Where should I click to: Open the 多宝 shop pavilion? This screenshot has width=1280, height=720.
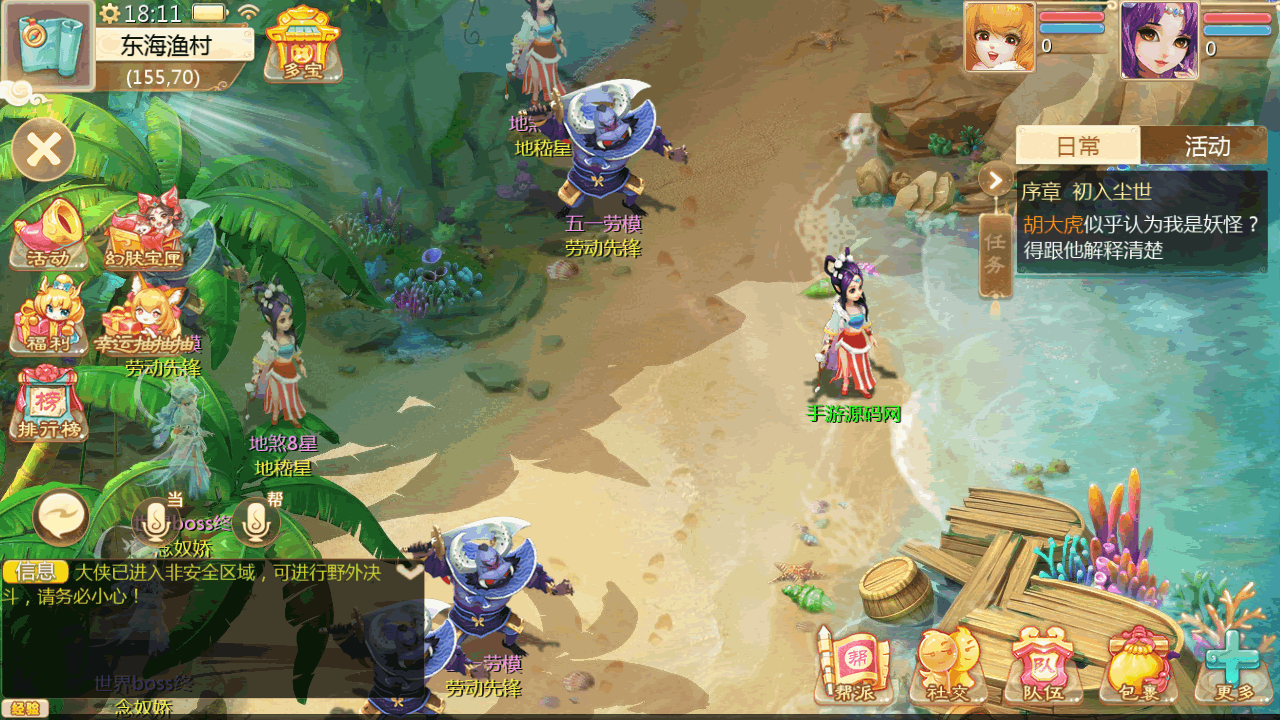point(302,44)
